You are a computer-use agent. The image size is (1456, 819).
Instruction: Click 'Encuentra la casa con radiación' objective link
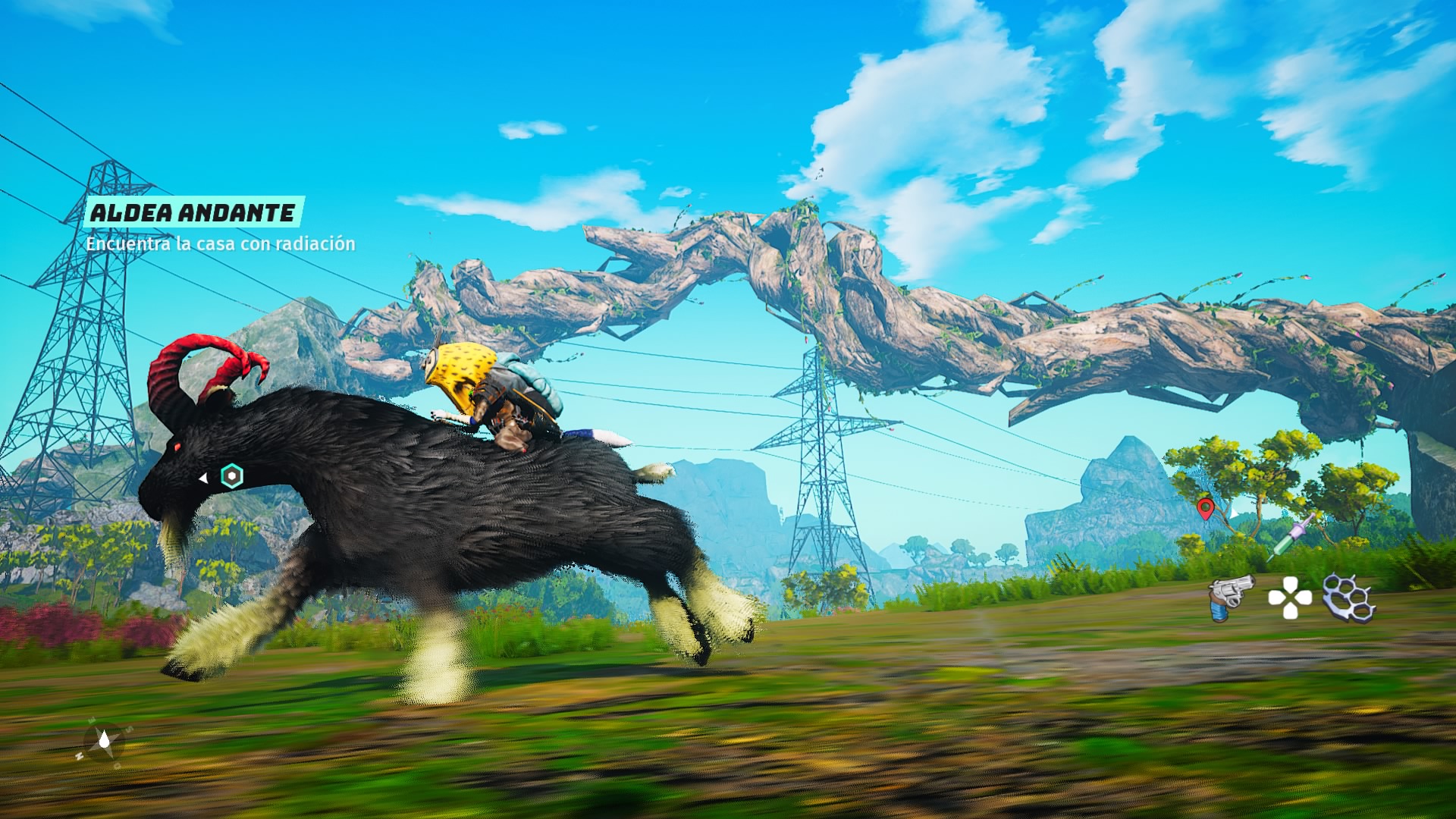[221, 244]
